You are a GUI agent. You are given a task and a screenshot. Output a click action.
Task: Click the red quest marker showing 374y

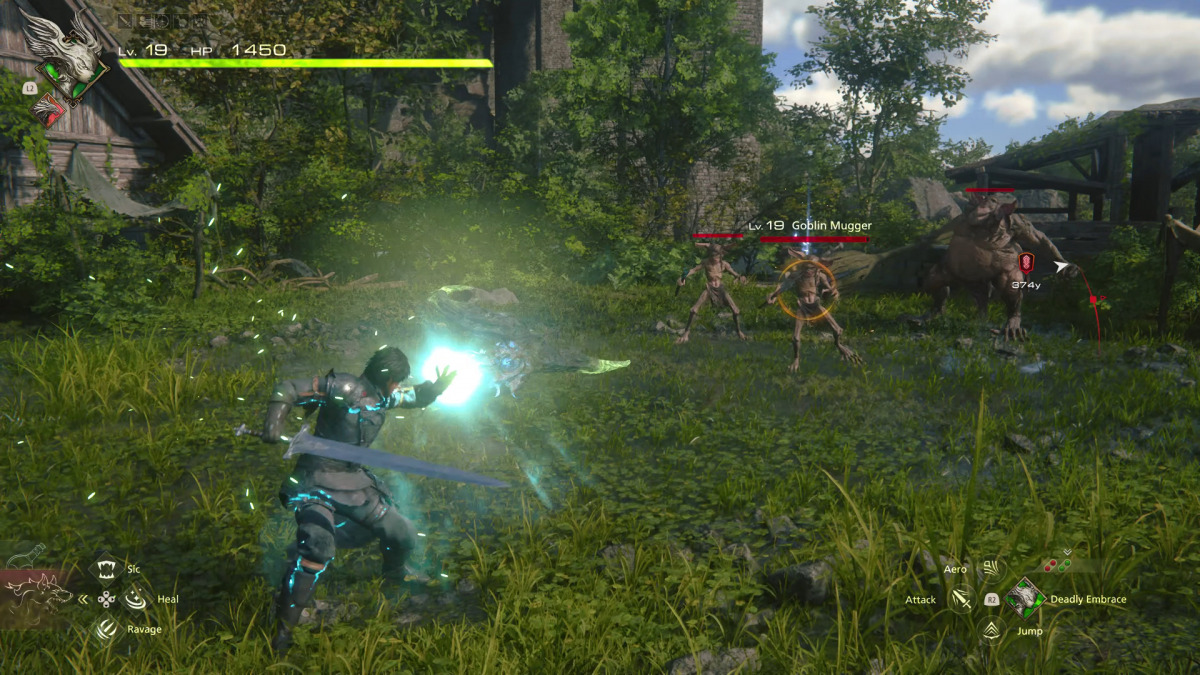pos(1025,263)
